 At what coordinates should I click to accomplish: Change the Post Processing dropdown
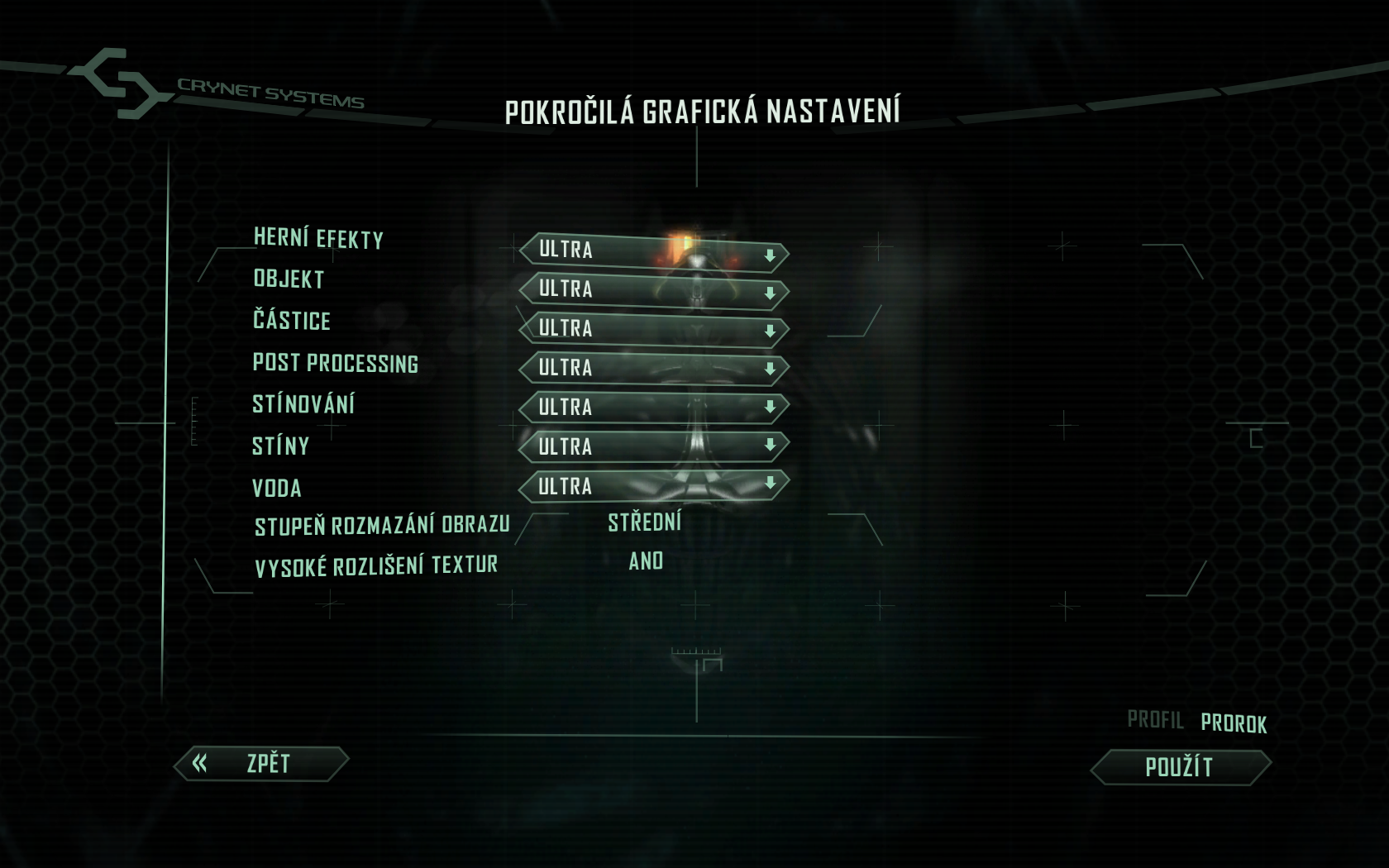[x=653, y=368]
